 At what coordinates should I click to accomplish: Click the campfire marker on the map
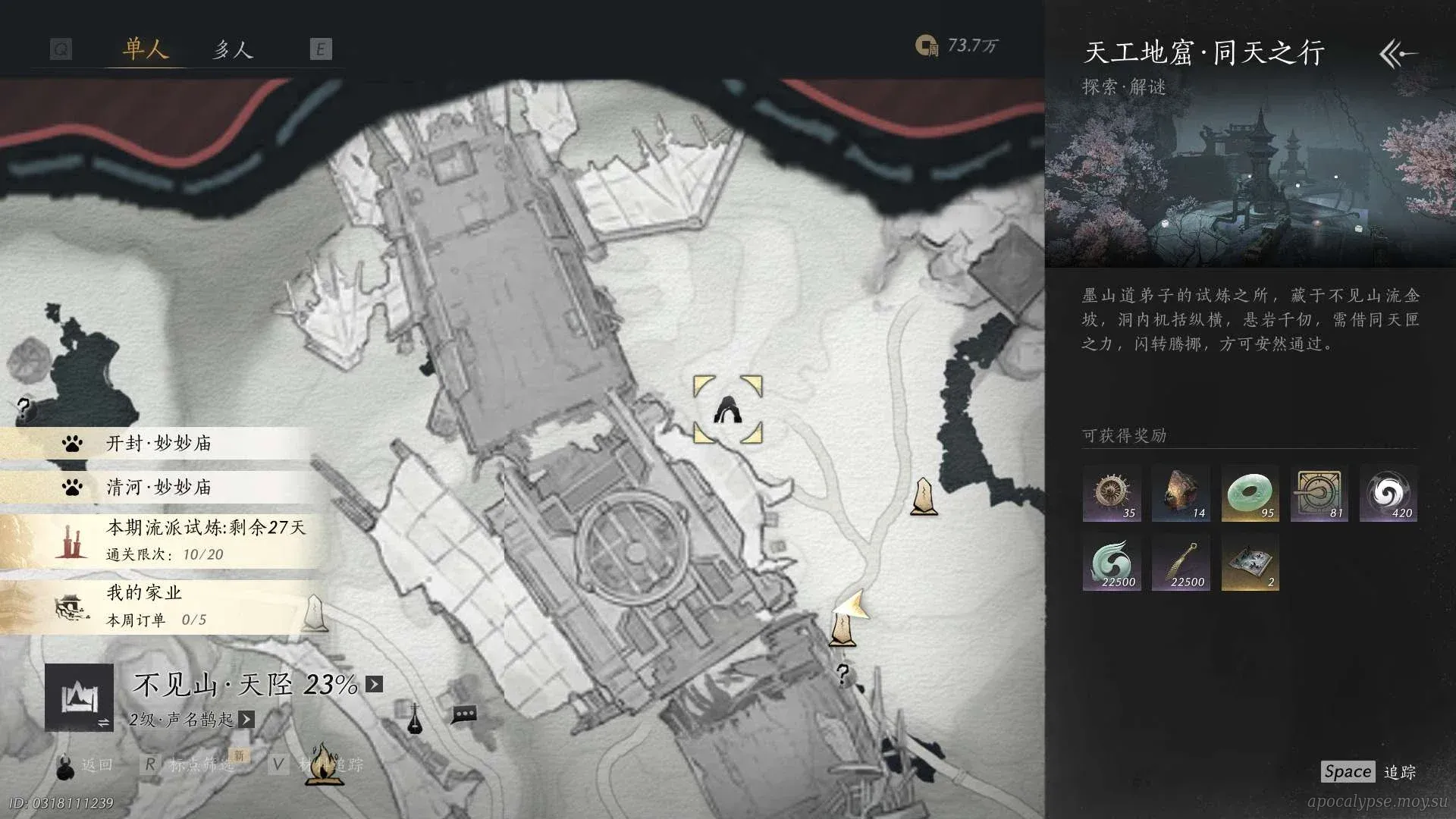tap(324, 763)
